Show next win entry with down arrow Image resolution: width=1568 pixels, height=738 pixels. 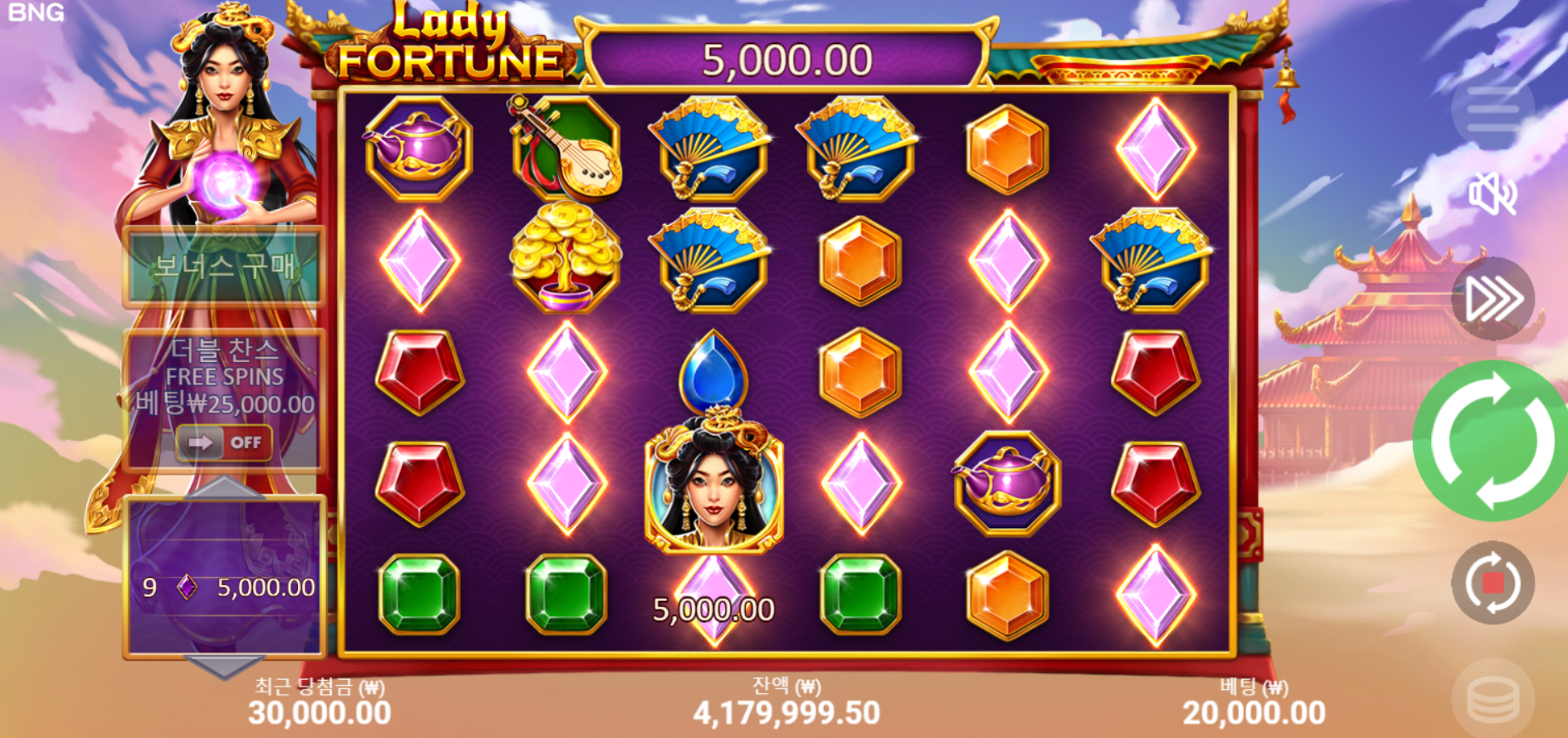[223, 666]
